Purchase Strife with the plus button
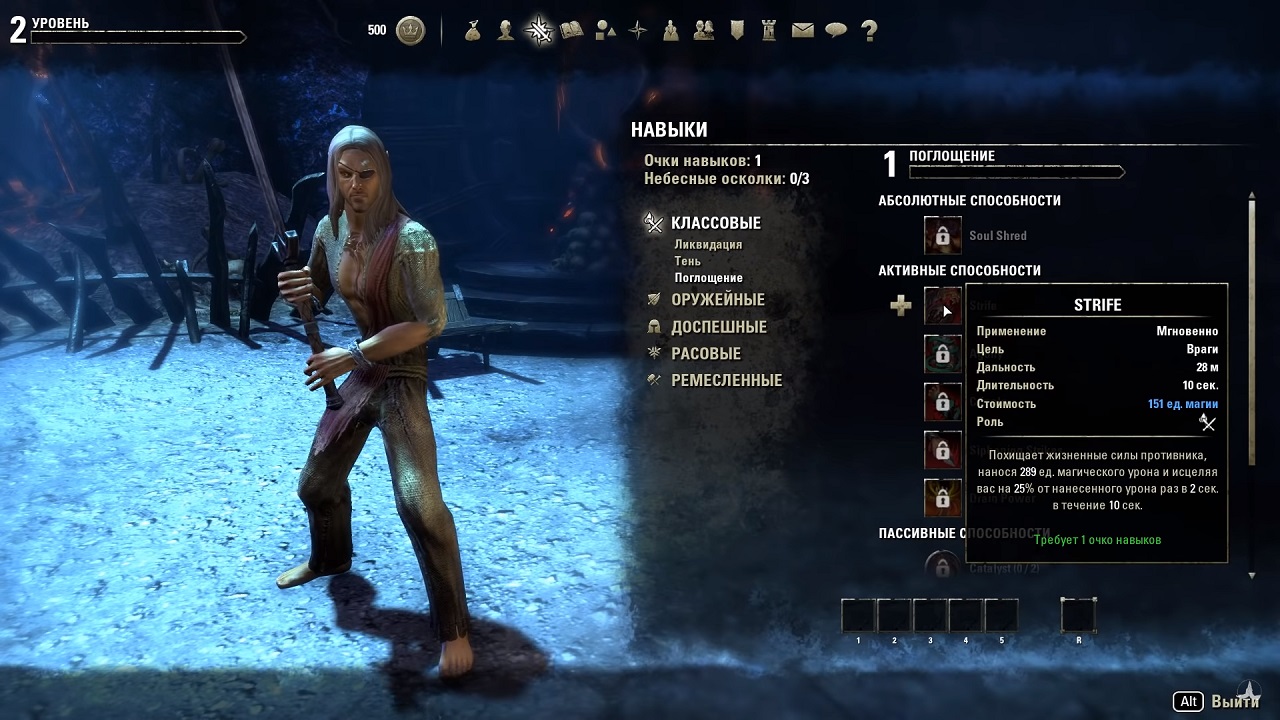The image size is (1280, 720). 901,306
